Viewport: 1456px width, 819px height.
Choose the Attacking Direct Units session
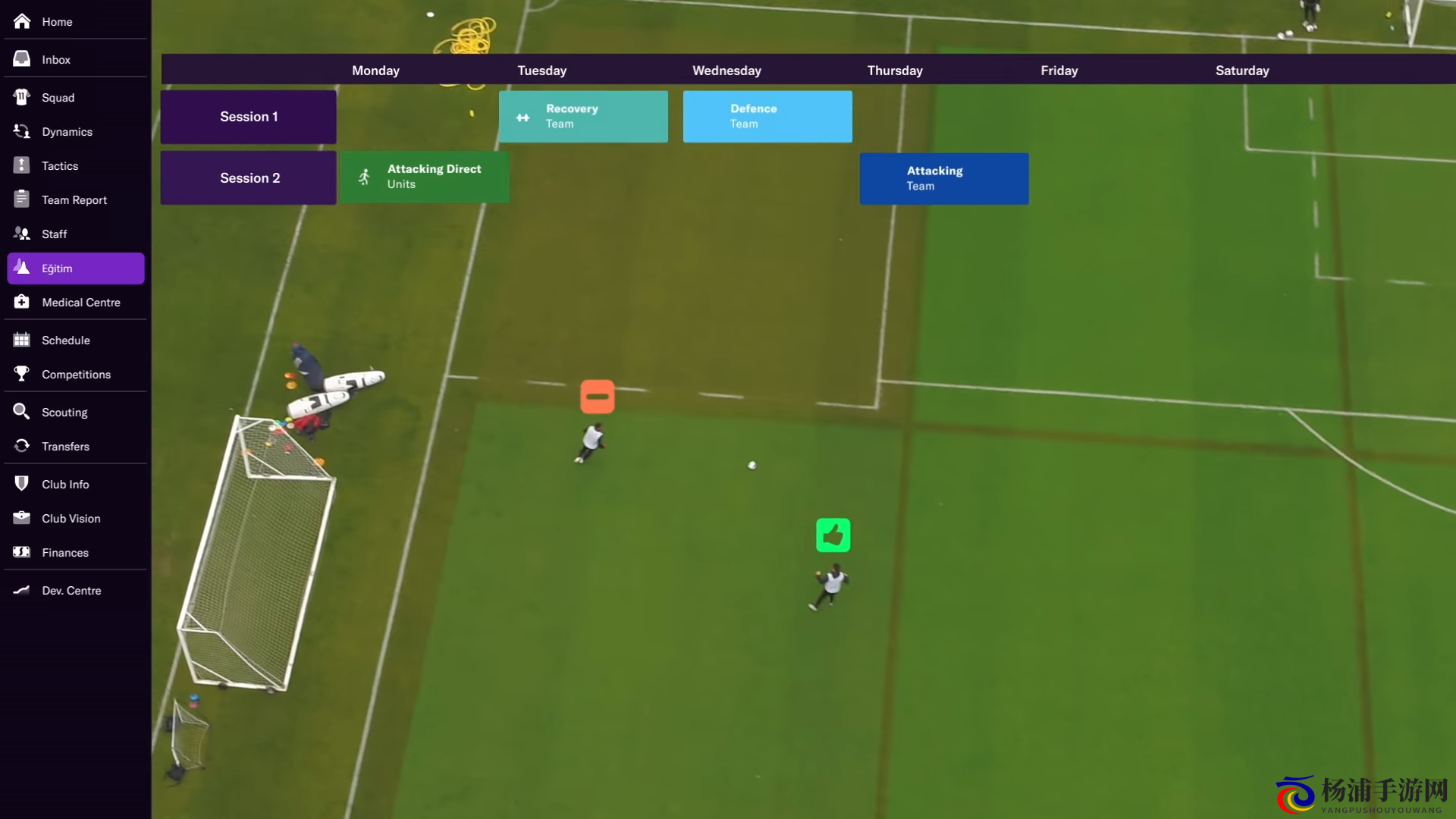click(x=425, y=177)
